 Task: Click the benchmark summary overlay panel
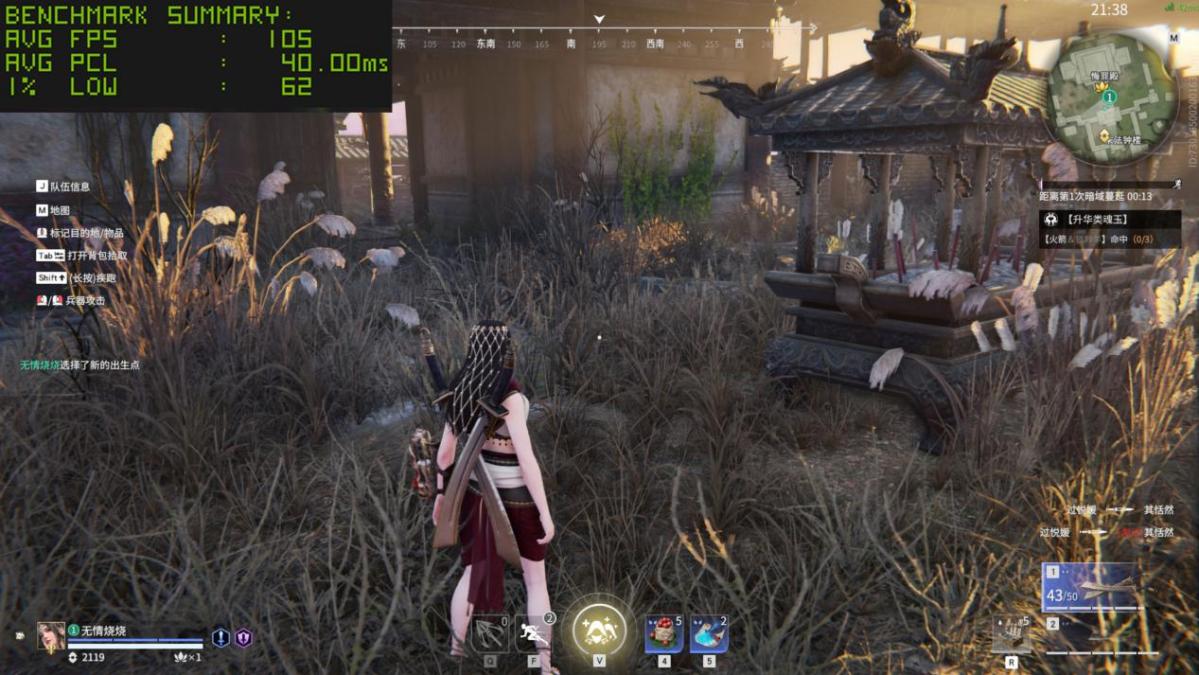pyautogui.click(x=196, y=55)
